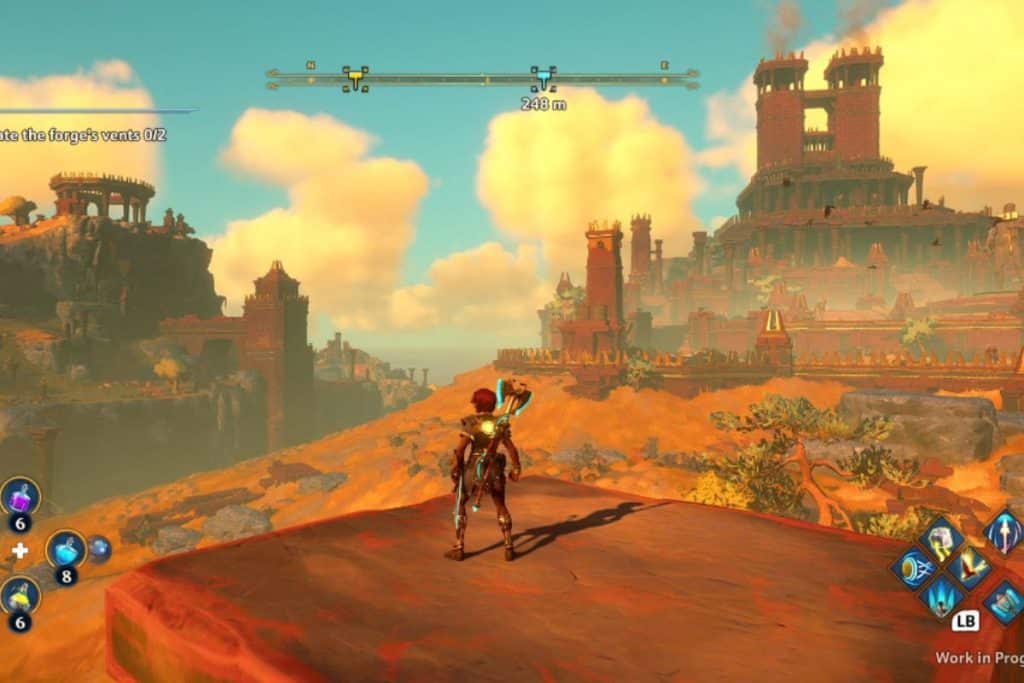Click the yellow marker on the compass

[354, 77]
